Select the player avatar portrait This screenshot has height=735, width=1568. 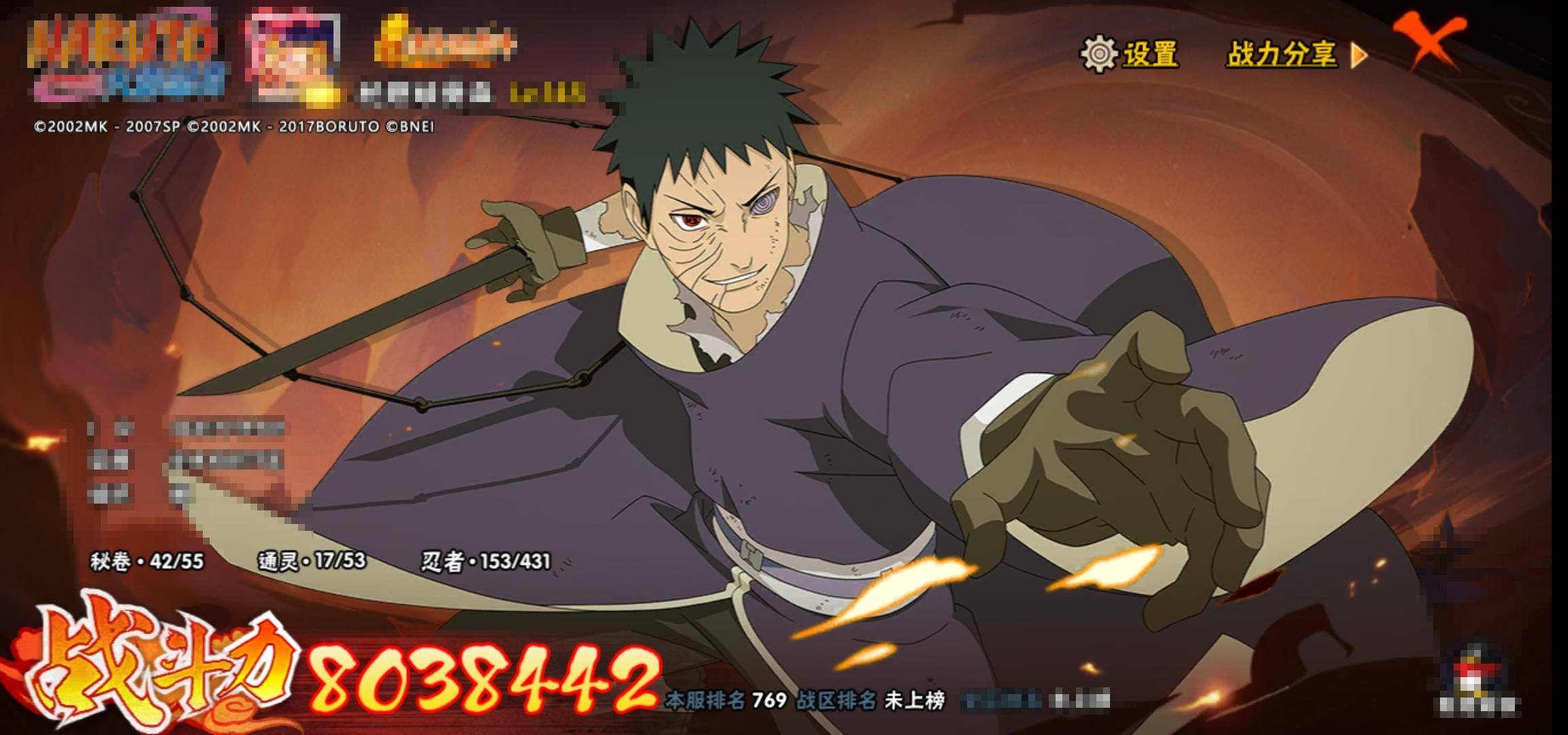coord(294,56)
